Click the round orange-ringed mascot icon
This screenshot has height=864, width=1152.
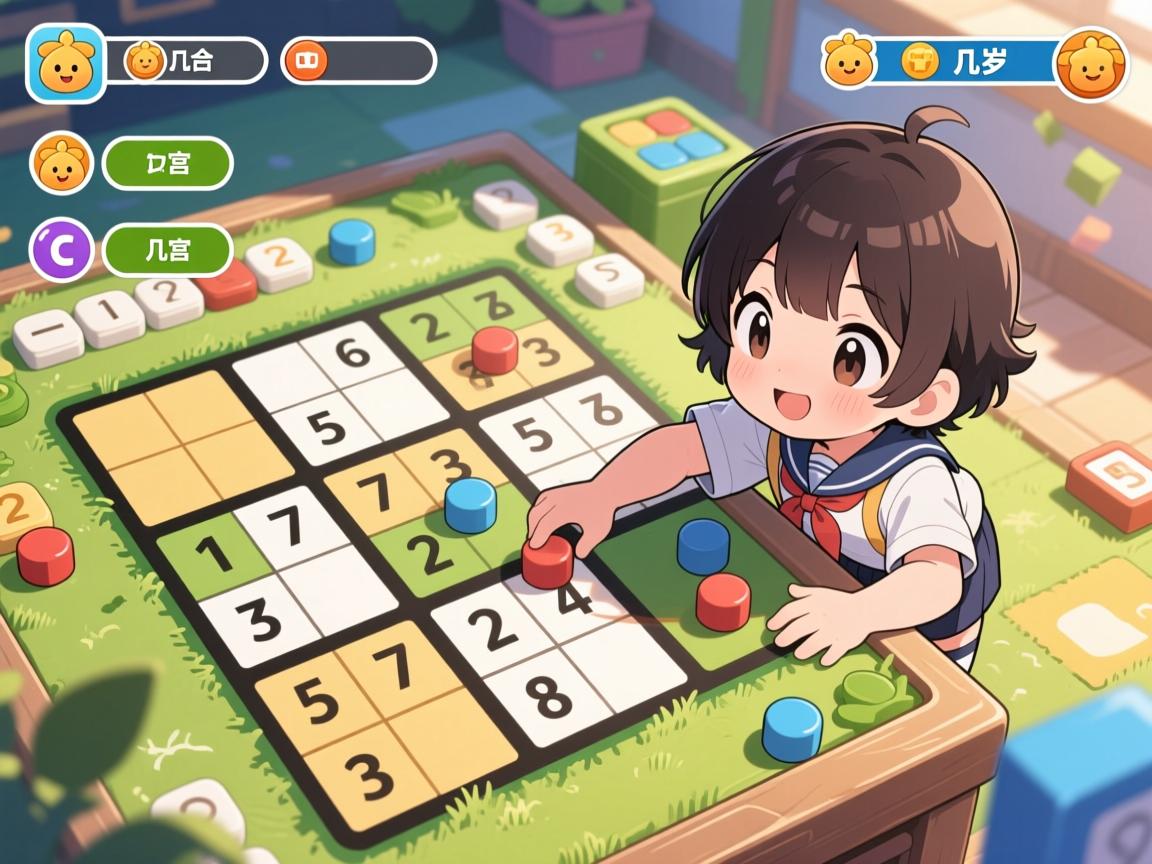coord(1091,63)
